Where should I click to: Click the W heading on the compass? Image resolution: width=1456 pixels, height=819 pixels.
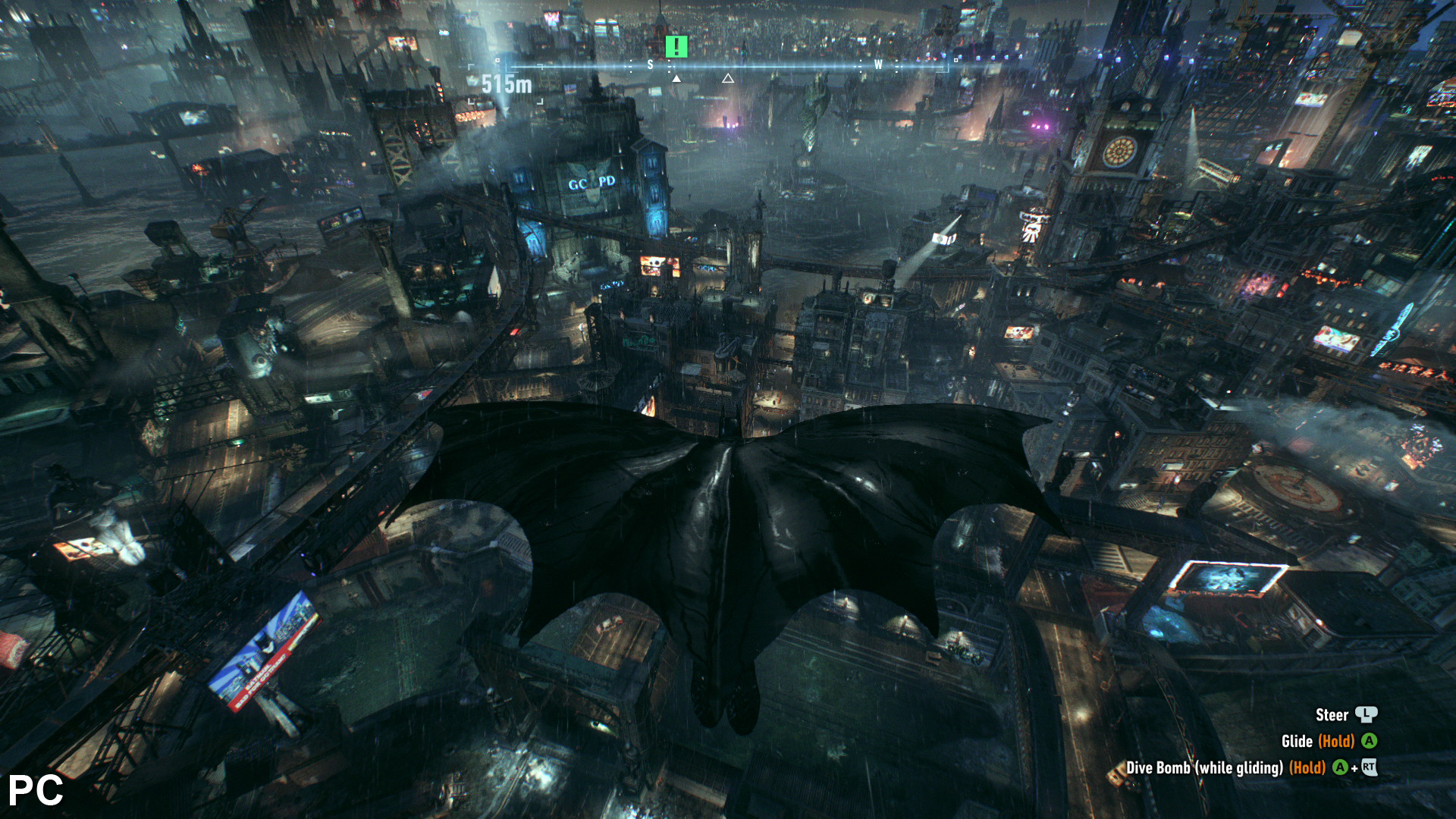[878, 65]
